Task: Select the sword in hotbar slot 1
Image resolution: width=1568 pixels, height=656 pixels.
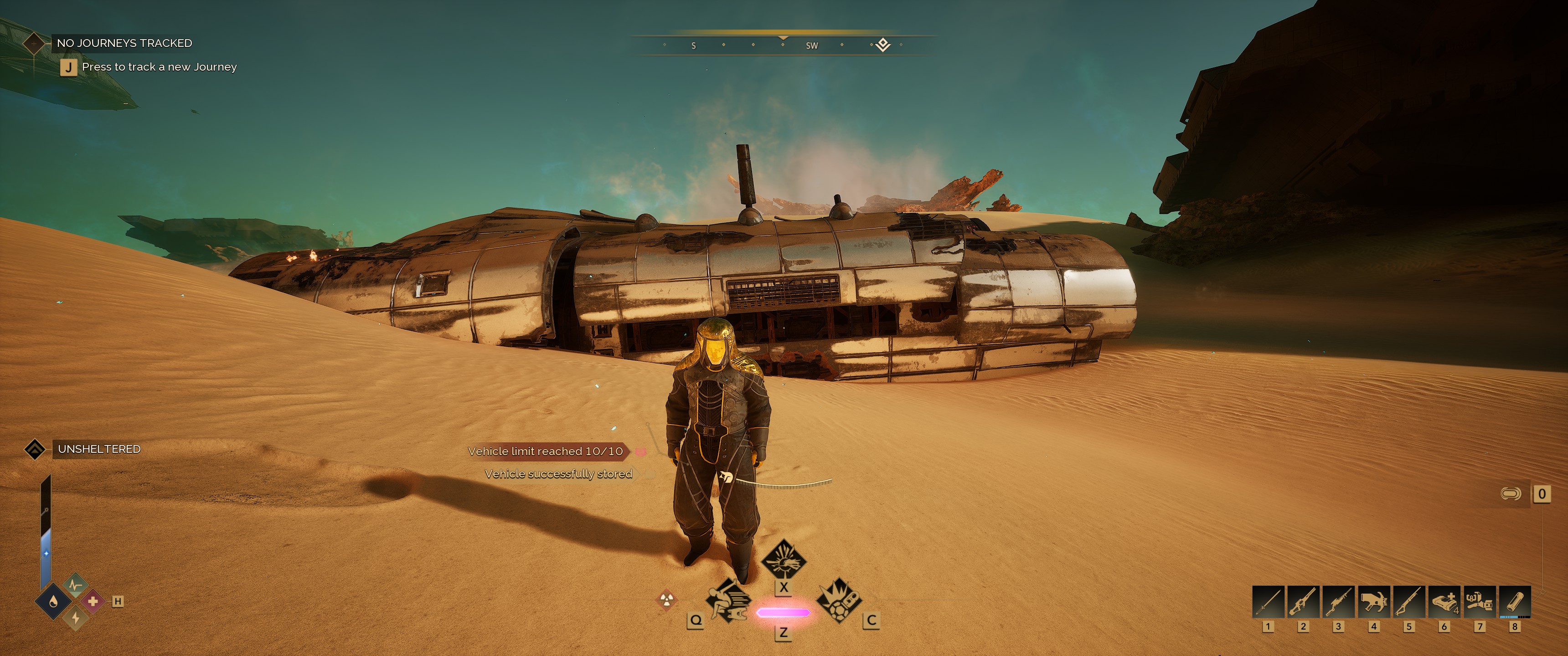Action: click(1268, 602)
